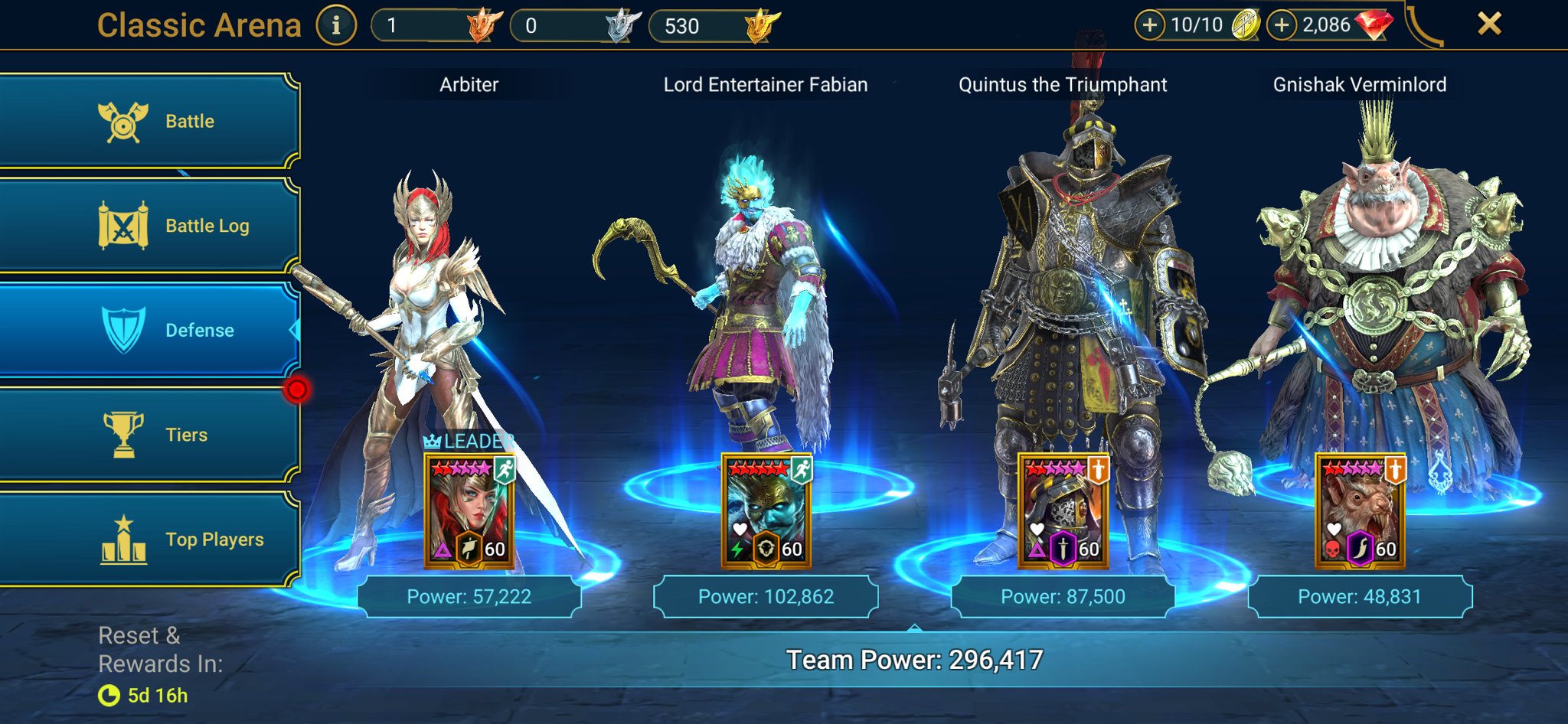Image resolution: width=1568 pixels, height=724 pixels.
Task: Open Top Players podium icon
Action: [122, 539]
